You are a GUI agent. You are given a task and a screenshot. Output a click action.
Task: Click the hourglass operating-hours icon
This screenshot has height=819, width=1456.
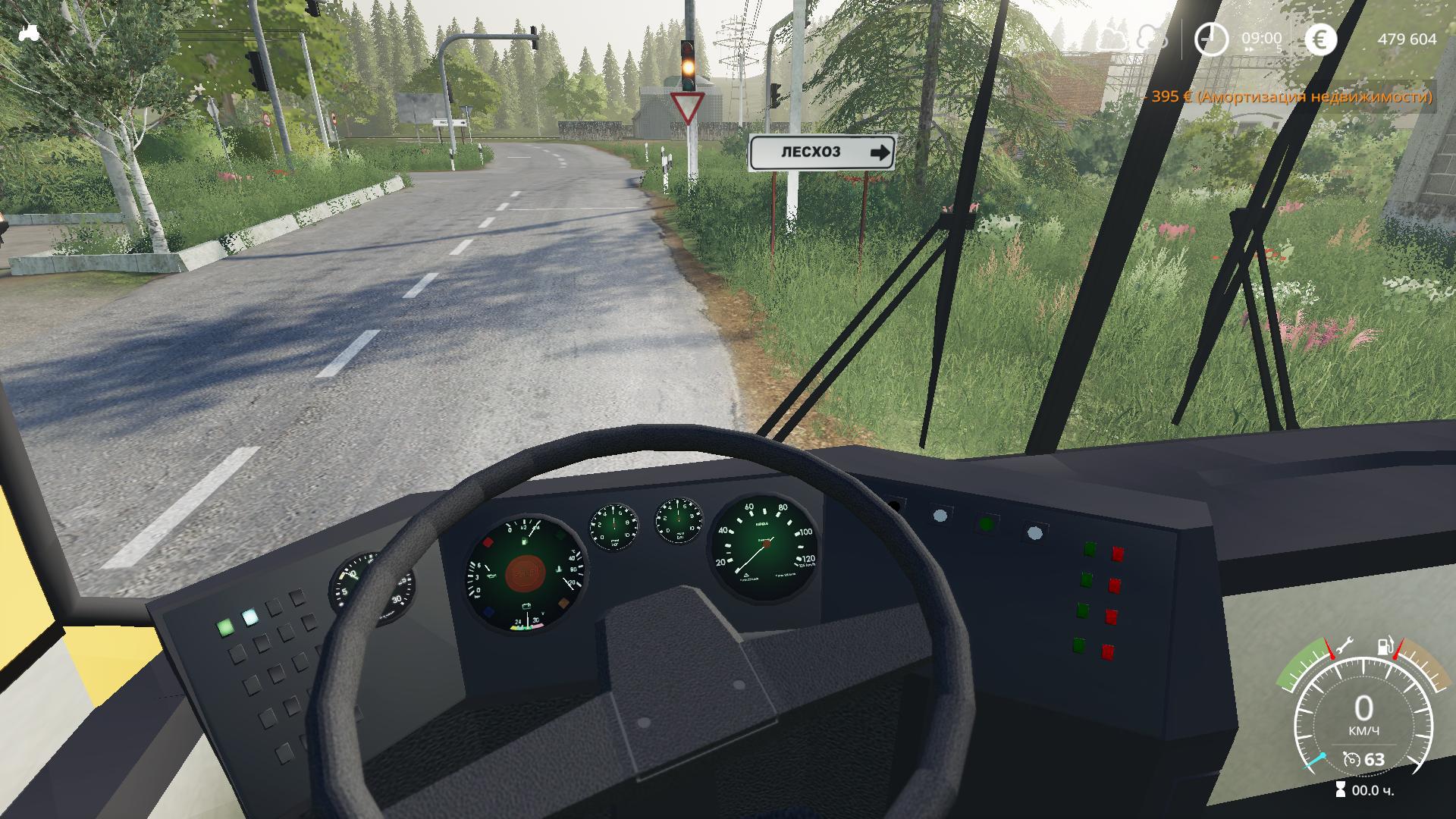click(1341, 790)
